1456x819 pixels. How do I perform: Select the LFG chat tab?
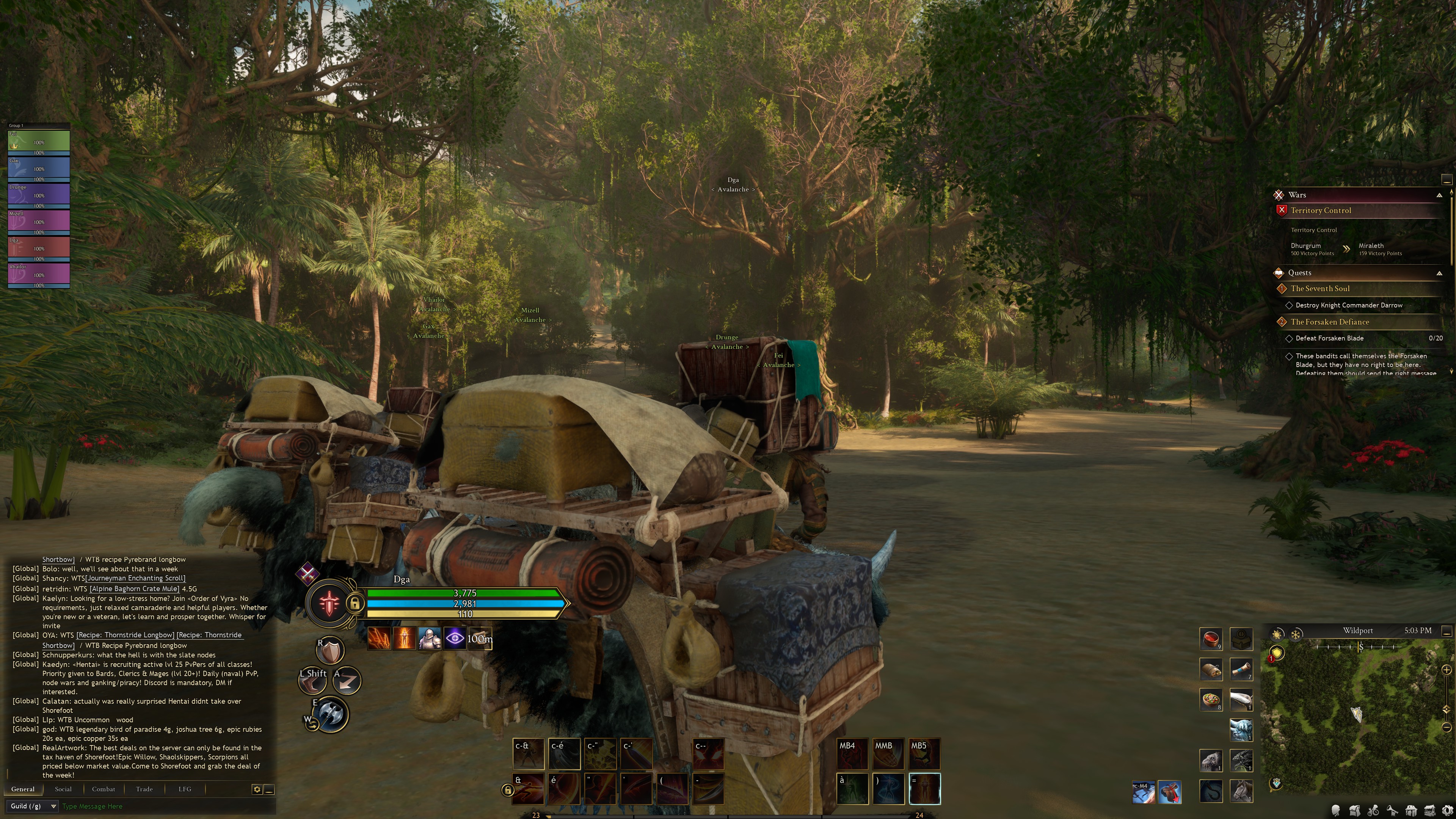pyautogui.click(x=185, y=789)
